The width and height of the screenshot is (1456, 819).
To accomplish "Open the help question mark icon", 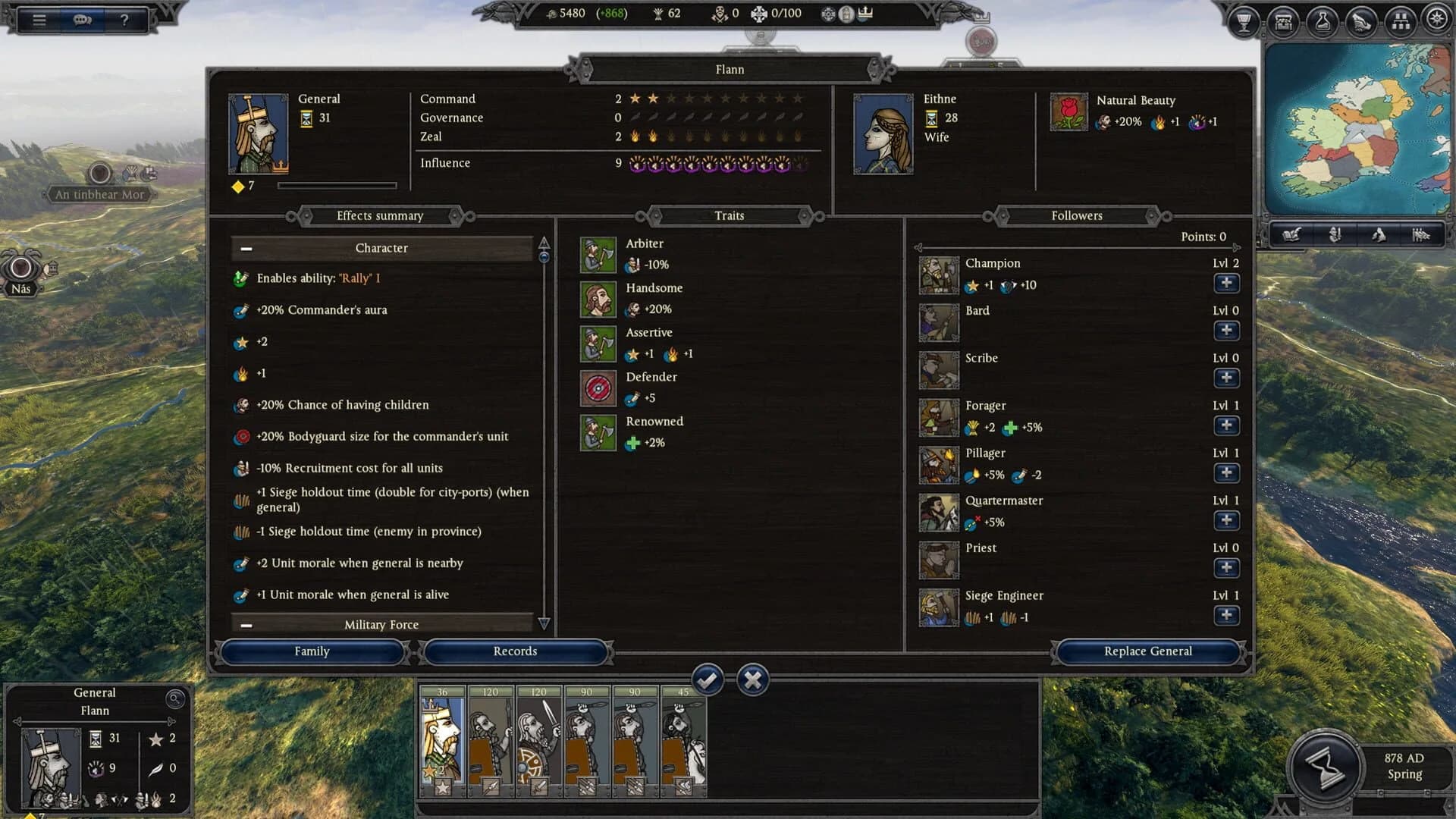I will tap(126, 19).
